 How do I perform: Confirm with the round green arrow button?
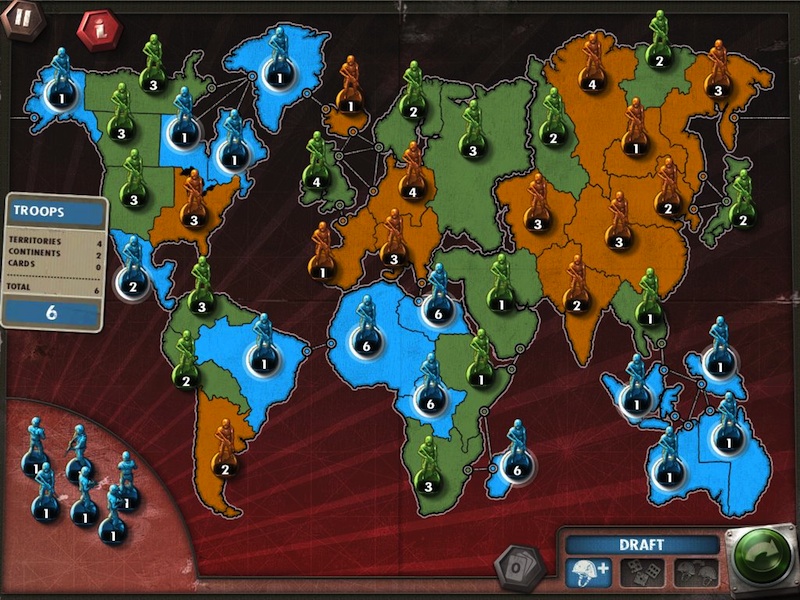pos(760,558)
